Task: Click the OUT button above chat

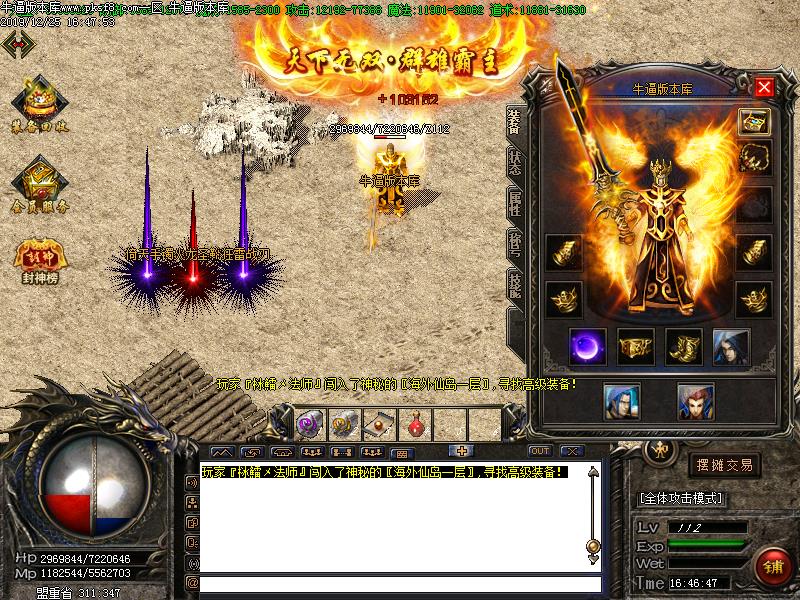Action: 540,450
